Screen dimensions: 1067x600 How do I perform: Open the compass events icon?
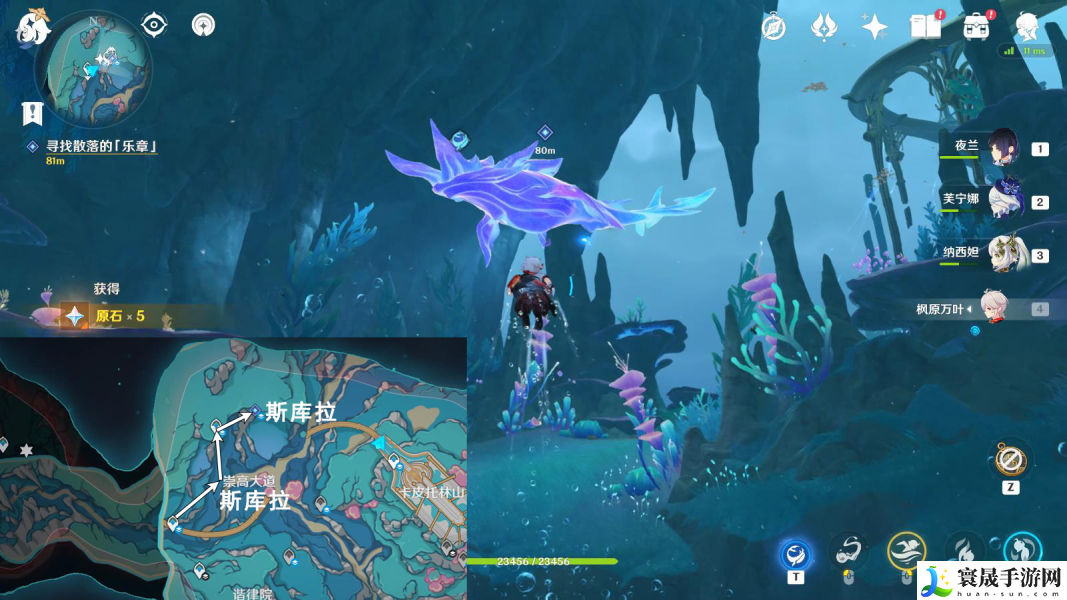point(773,27)
